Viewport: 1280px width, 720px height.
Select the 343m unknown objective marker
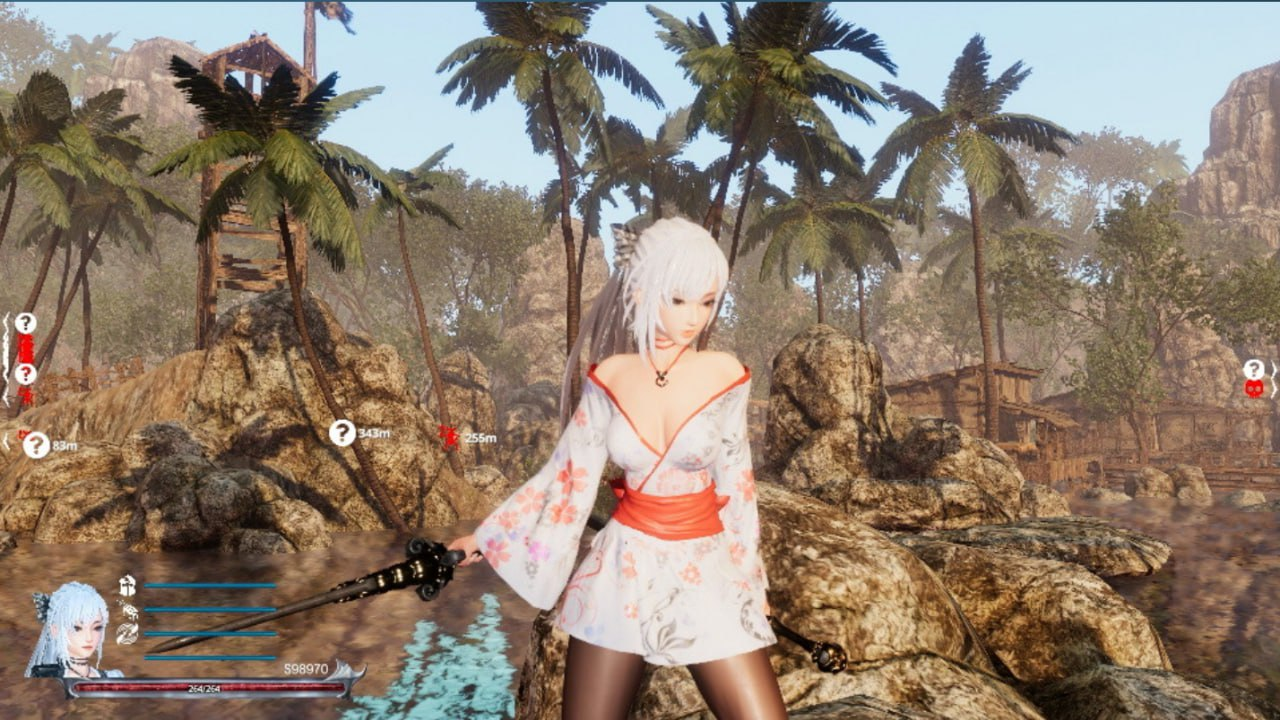[343, 433]
